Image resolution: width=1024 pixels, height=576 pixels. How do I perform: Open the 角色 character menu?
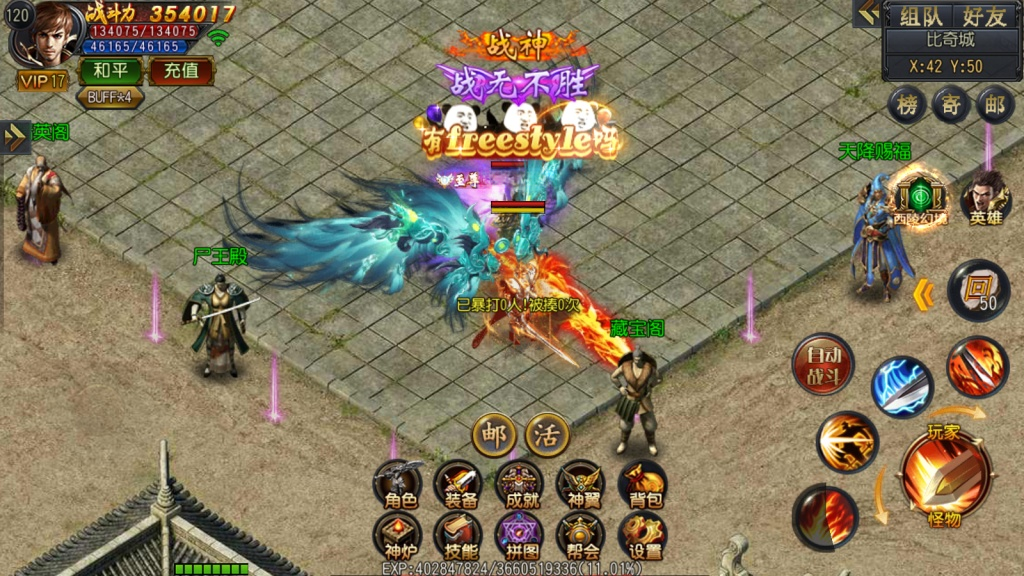pyautogui.click(x=399, y=485)
